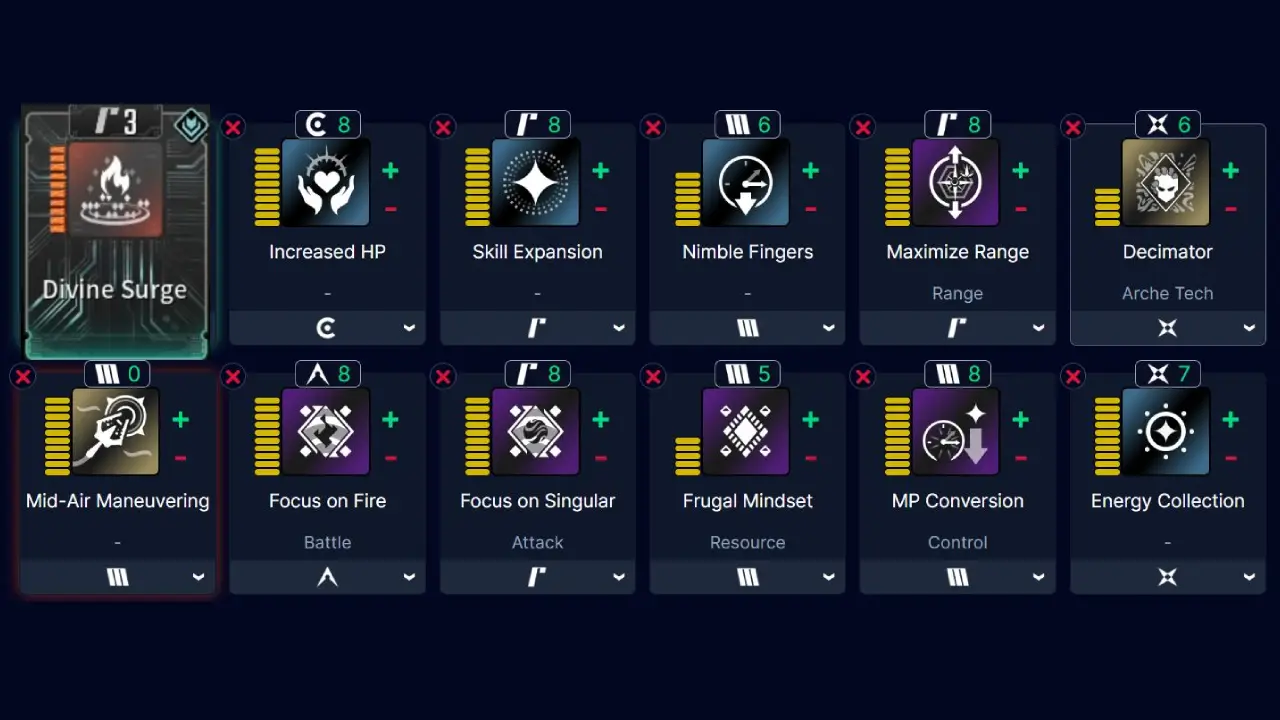The height and width of the screenshot is (720, 1280).
Task: Click the MP Conversion gauge icon
Action: click(957, 432)
